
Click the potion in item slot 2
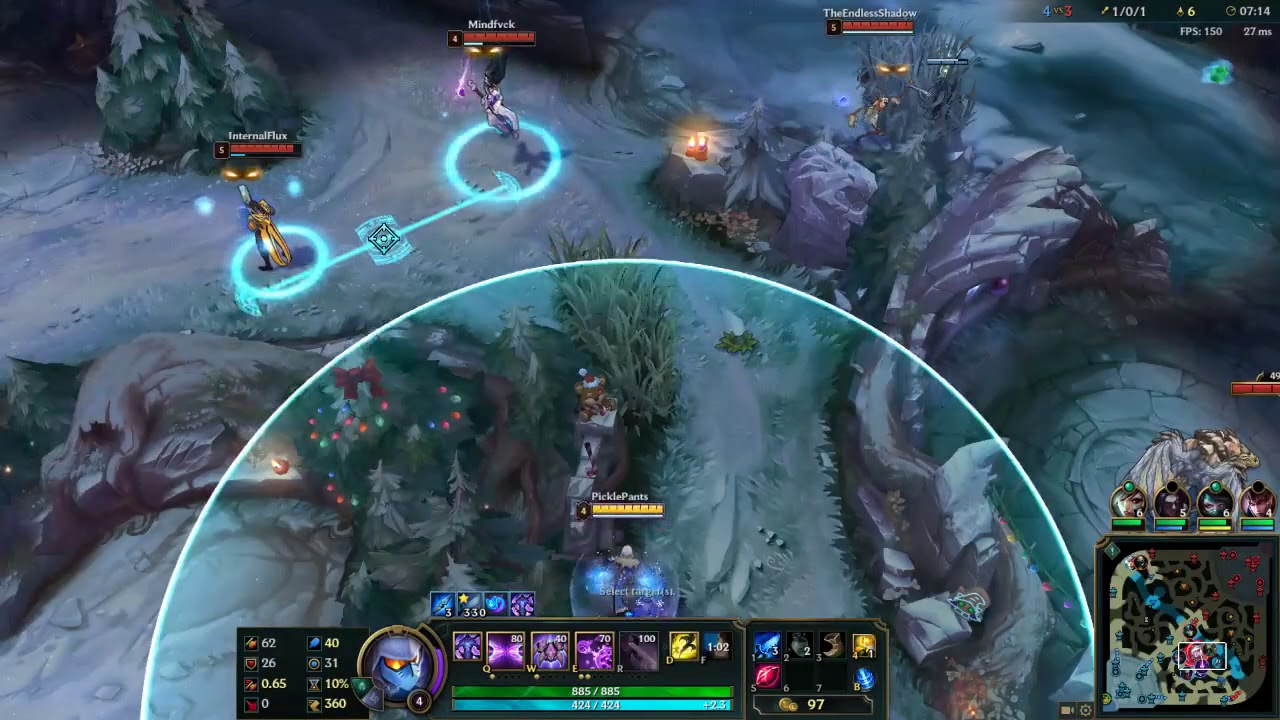click(x=800, y=644)
